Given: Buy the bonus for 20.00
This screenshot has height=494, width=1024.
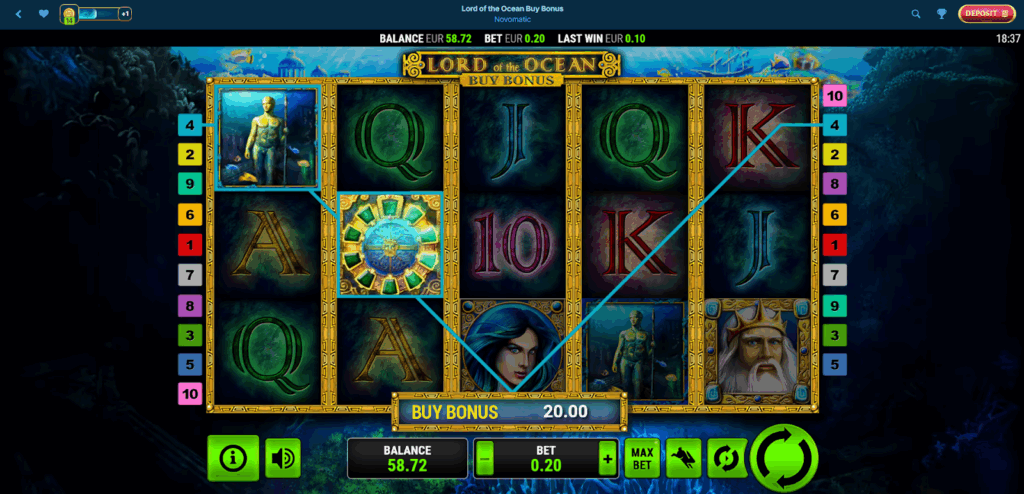Looking at the screenshot, I should click(x=509, y=411).
